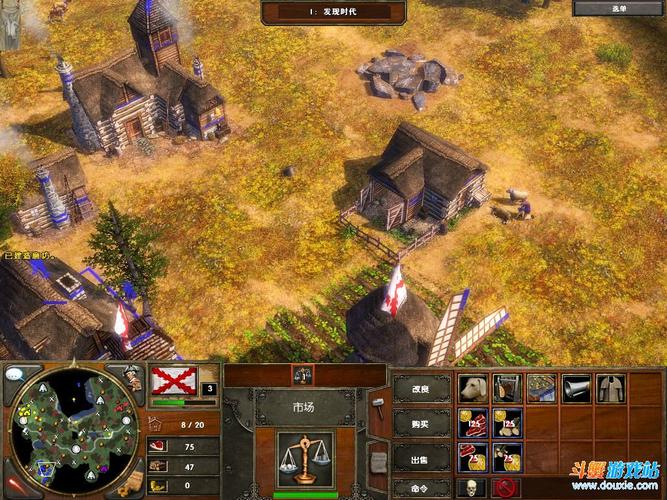Viewport: 667px width, 500px height.
Task: Select the explorer portrait beside the minimap
Action: 131,379
